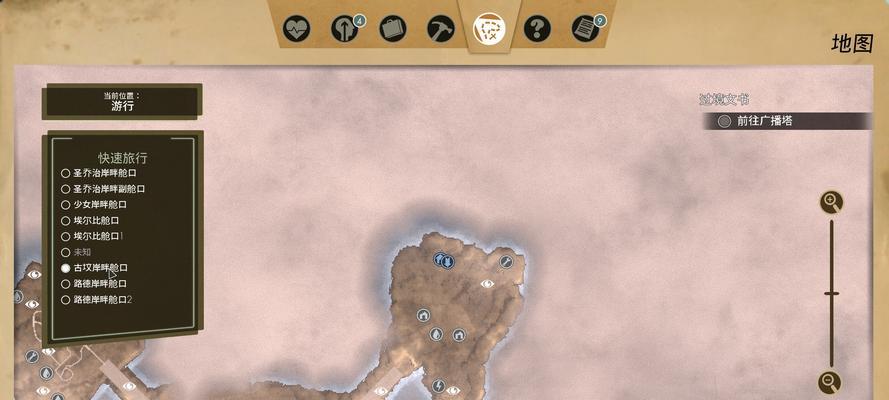Open the question mark help tab
Image resolution: width=889 pixels, height=400 pixels.
537,28
